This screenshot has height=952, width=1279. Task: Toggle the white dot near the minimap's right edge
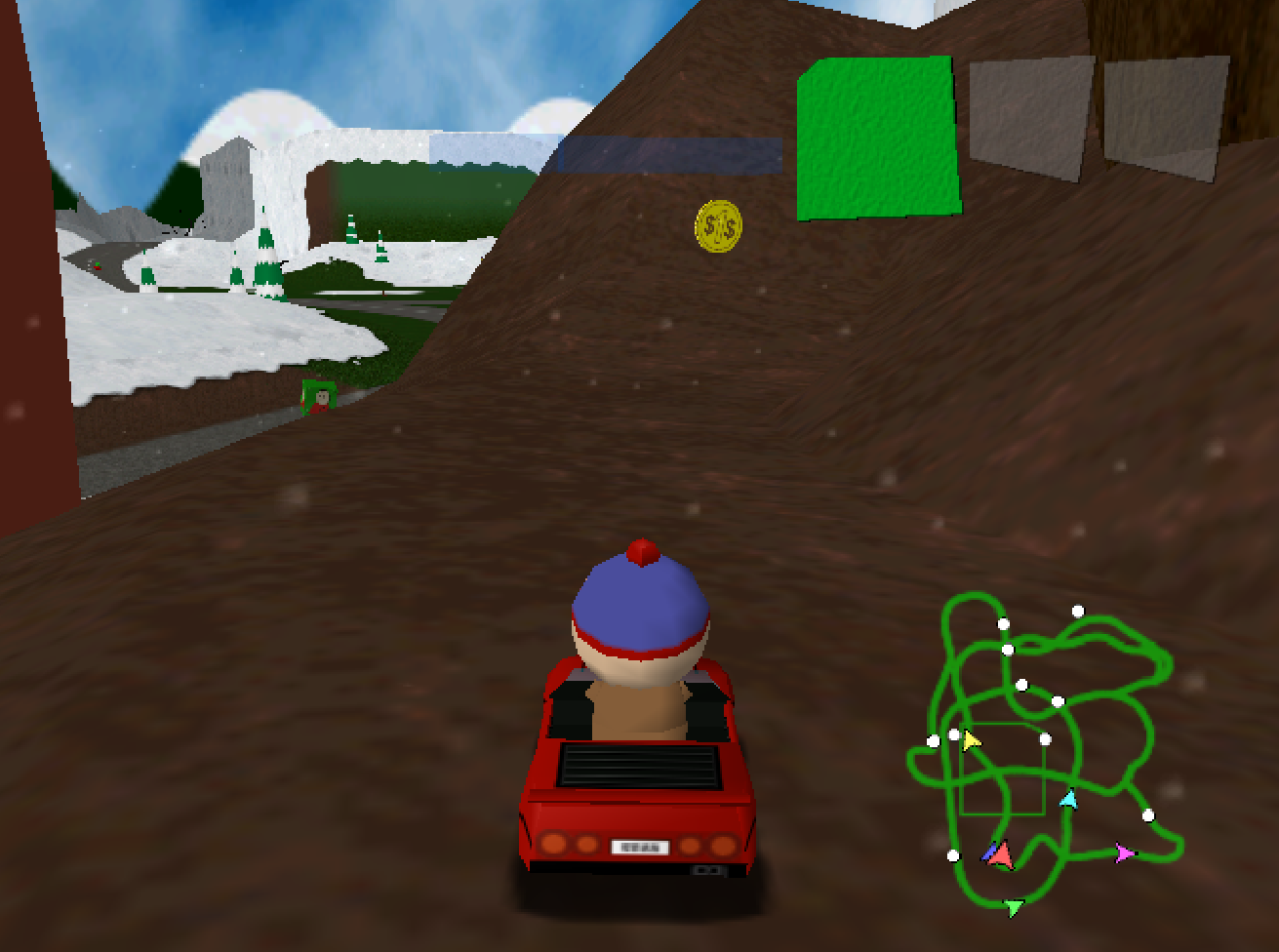tap(1148, 816)
